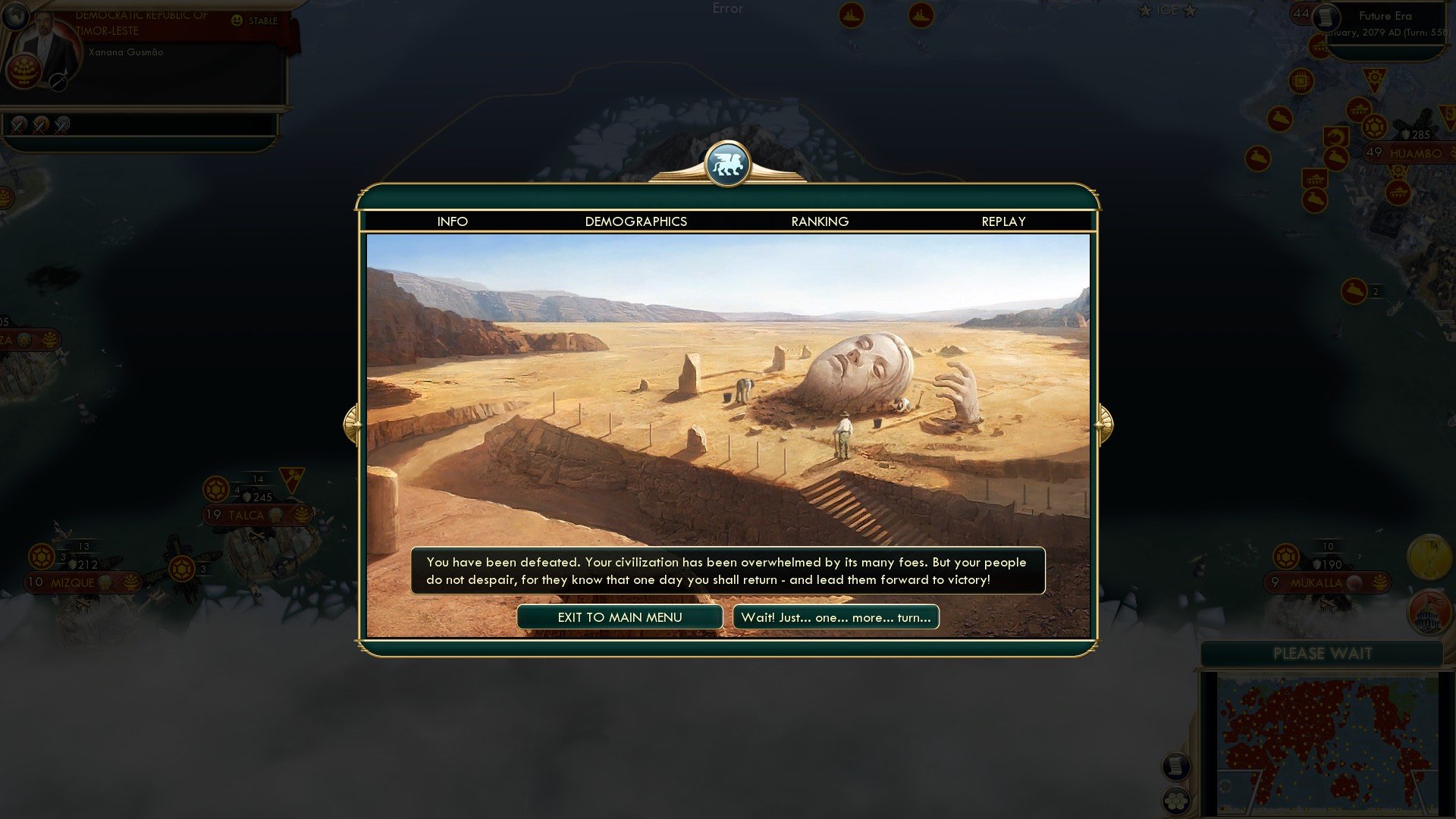The width and height of the screenshot is (1456, 819).
Task: Click the Wait! Just one more turn button
Action: [835, 617]
